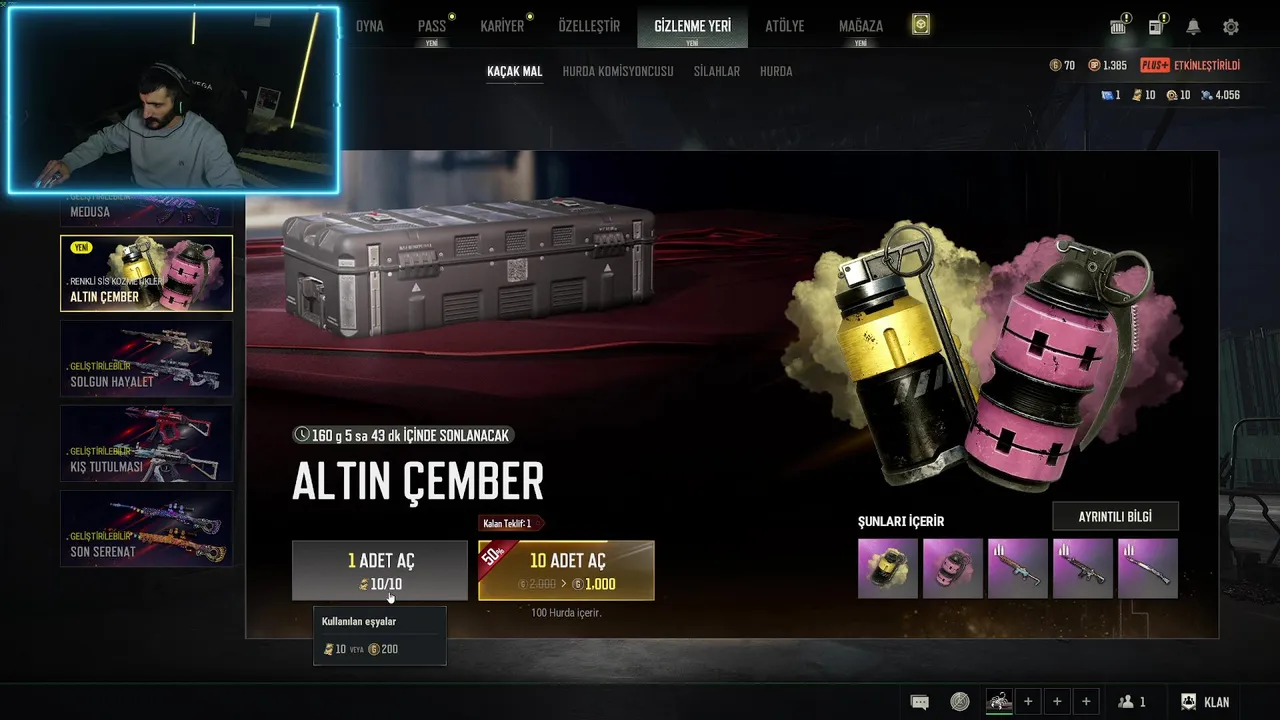Go to the KARİYER tab

tap(502, 26)
